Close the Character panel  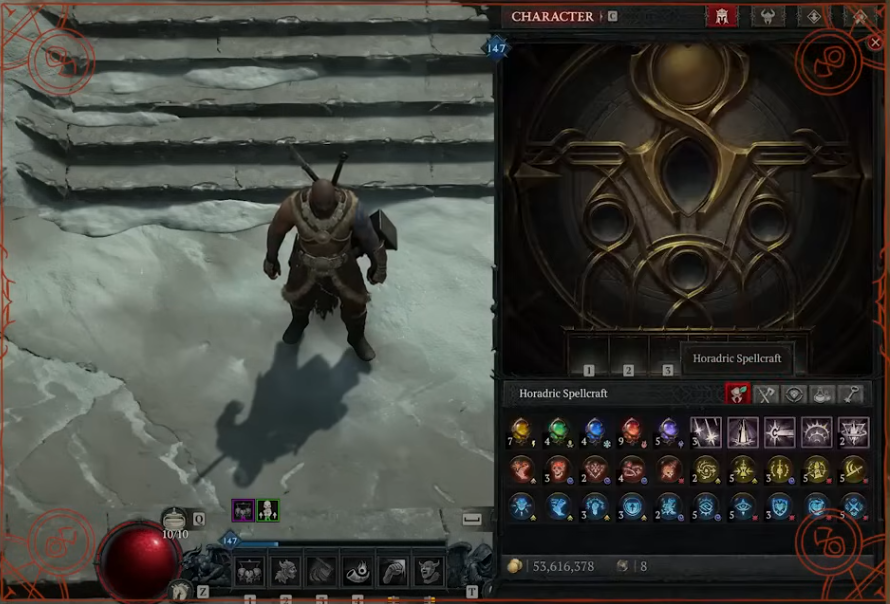[875, 42]
